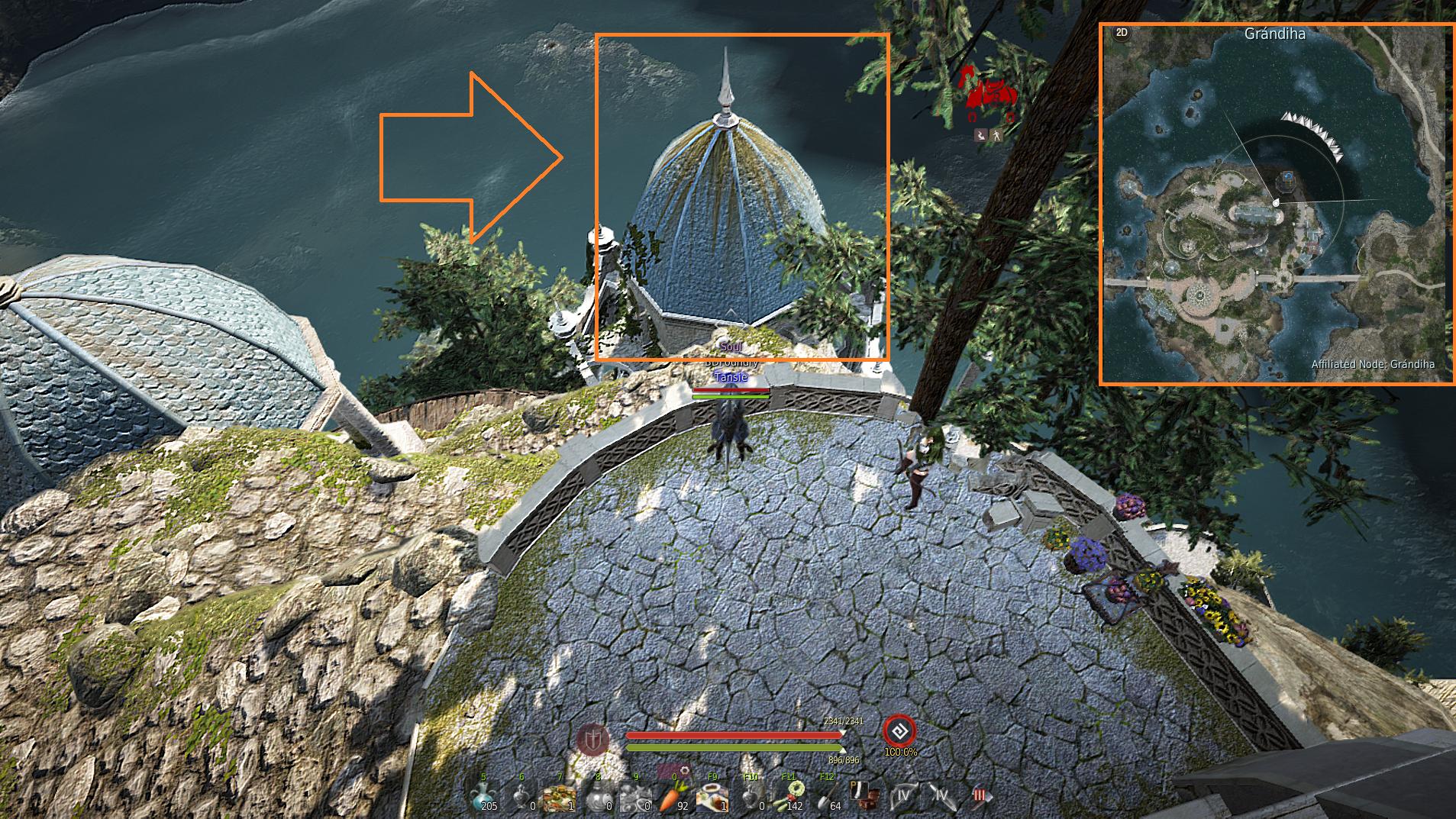Click the Grándiha minimap

(1276, 205)
